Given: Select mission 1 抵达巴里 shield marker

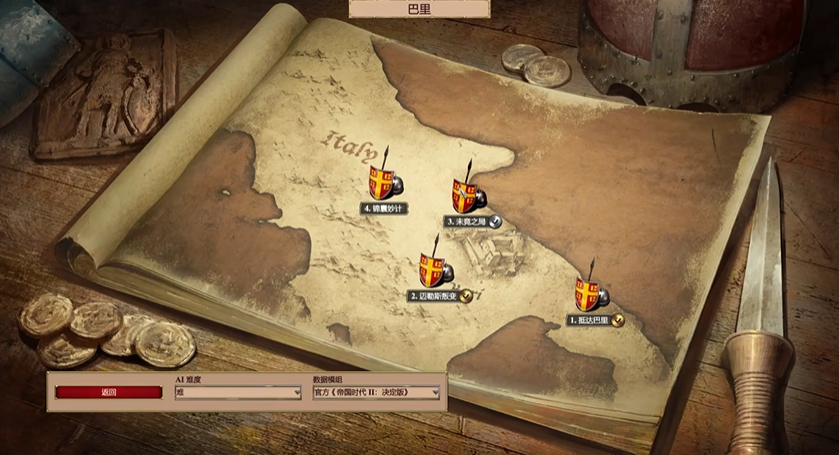Looking at the screenshot, I should [588, 294].
